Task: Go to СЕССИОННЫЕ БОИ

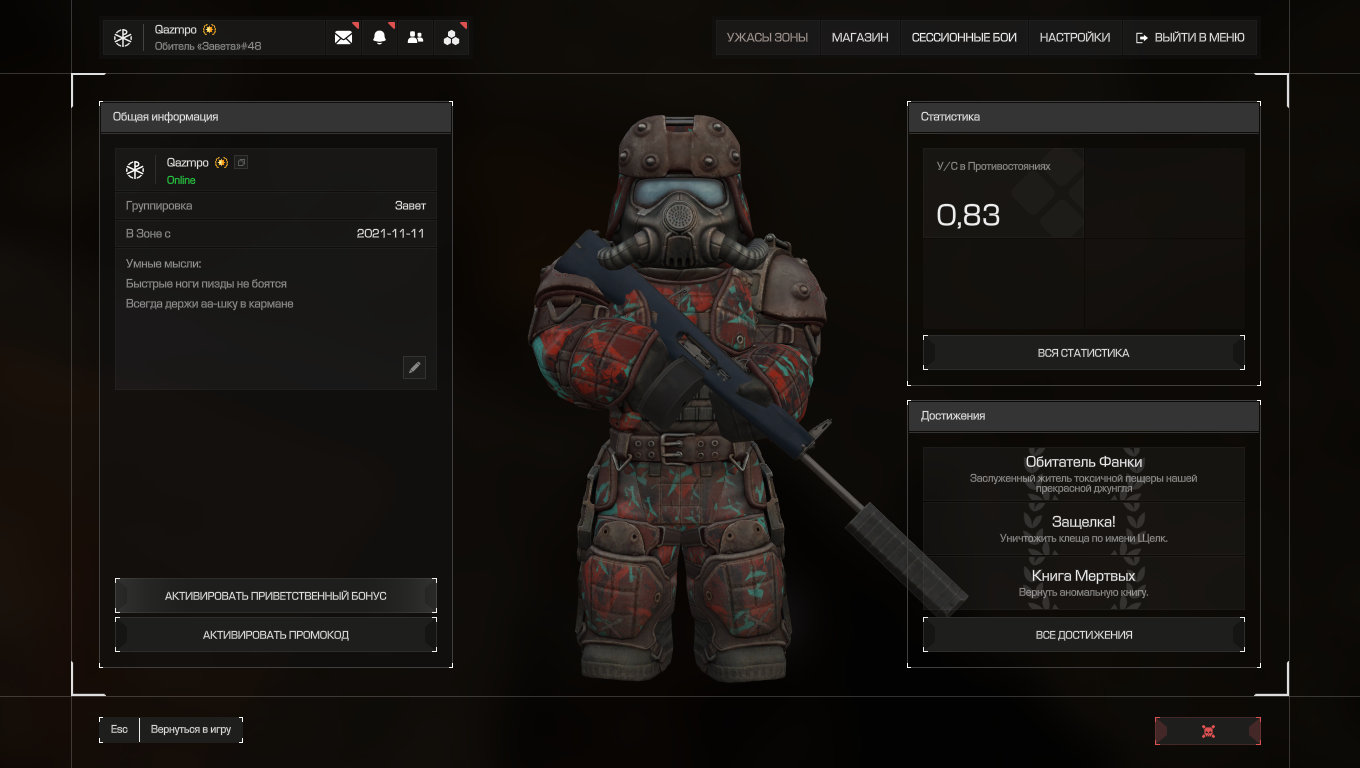Action: [964, 38]
